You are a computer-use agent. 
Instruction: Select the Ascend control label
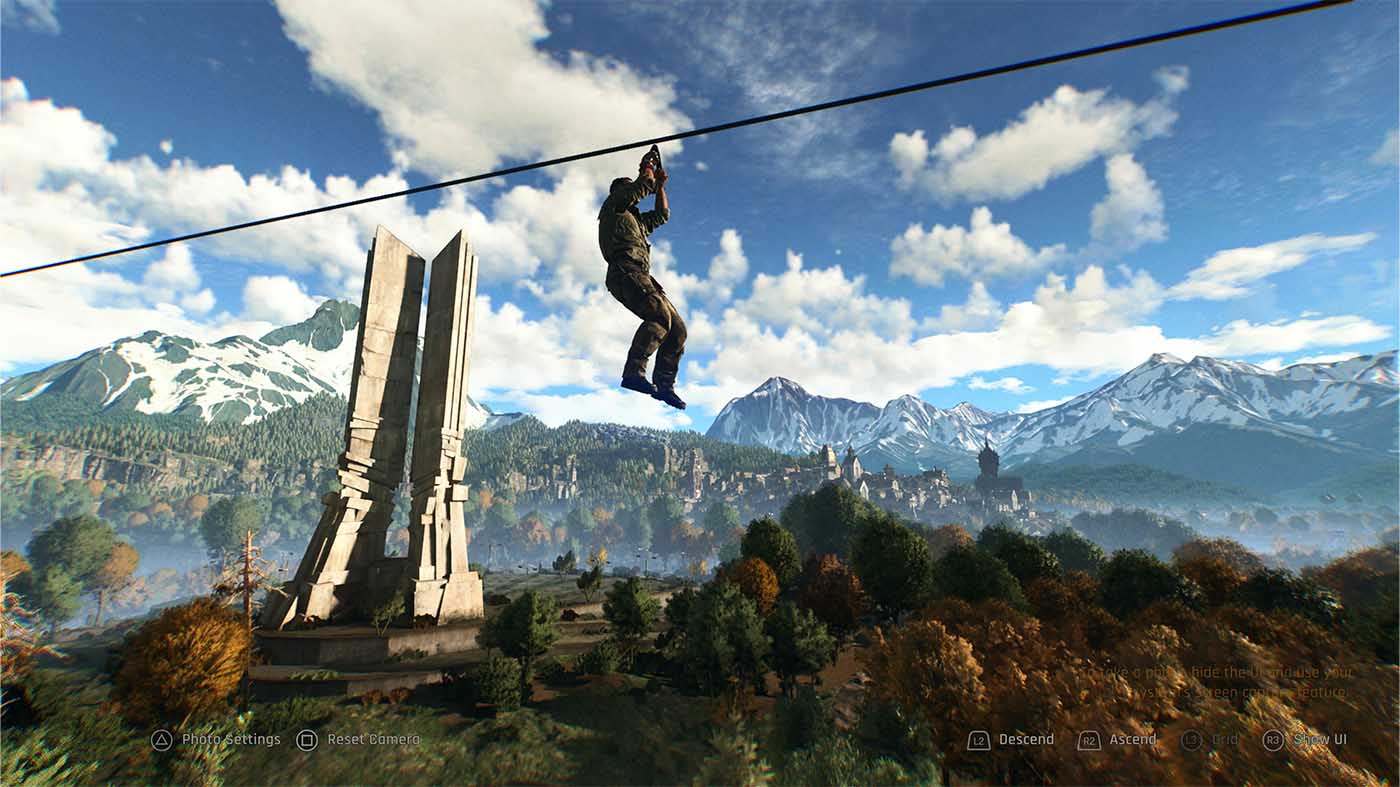[1132, 740]
